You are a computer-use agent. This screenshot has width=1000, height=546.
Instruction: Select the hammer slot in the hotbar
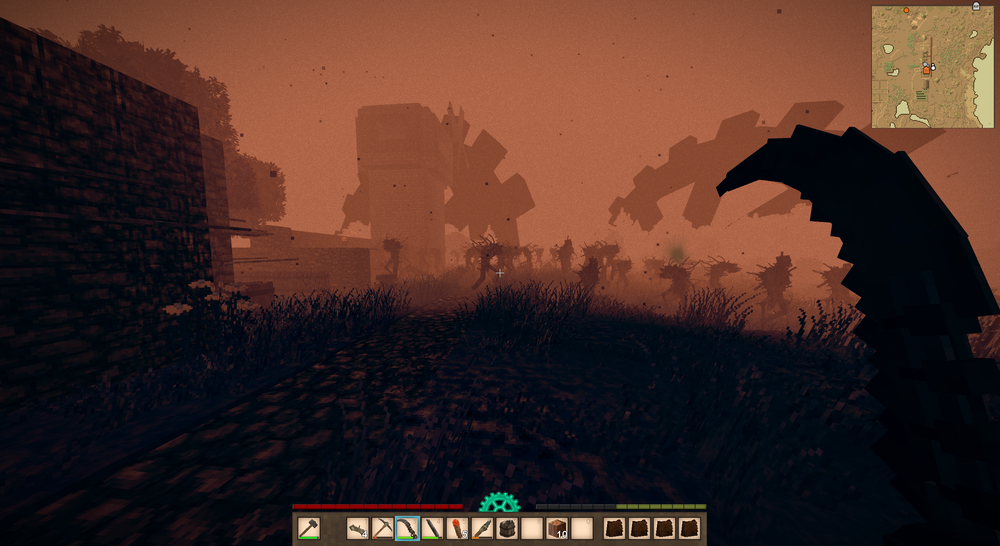tap(309, 529)
